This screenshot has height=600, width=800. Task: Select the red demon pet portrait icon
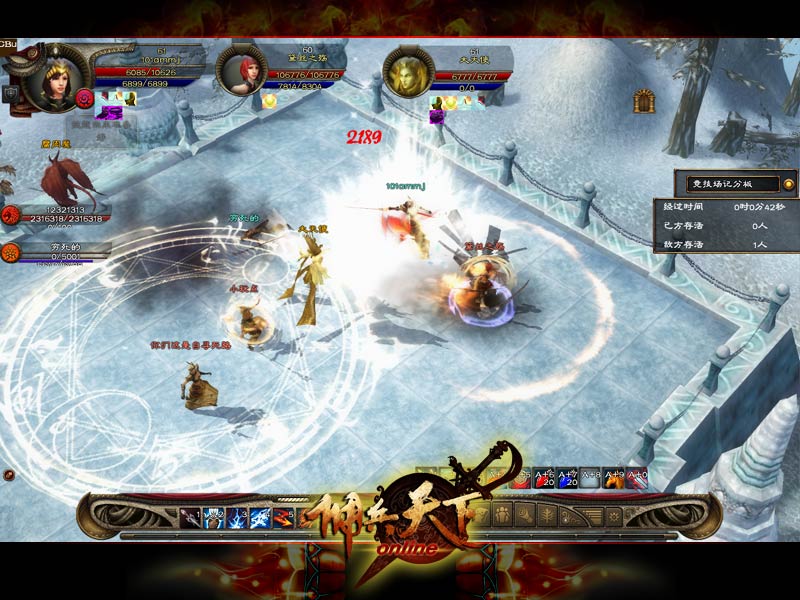[x=12, y=213]
